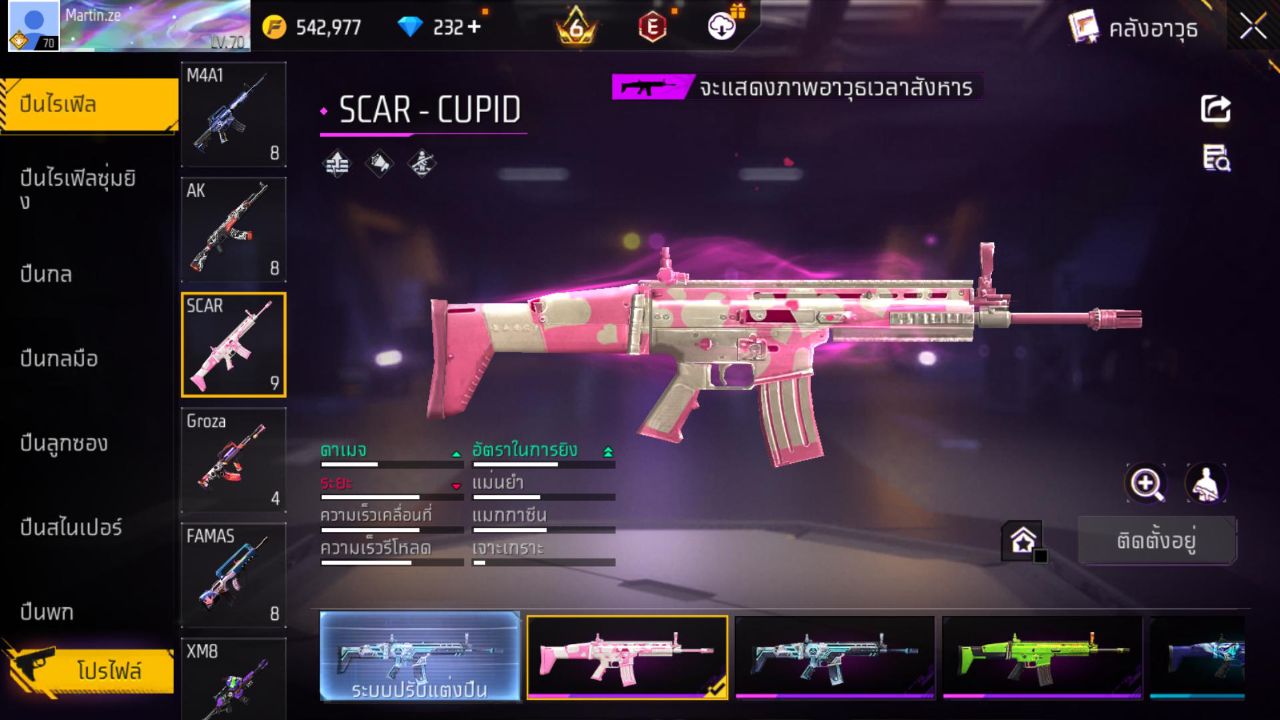The image size is (1280, 720).
Task: Toggle the character model weapon preview
Action: (1206, 483)
